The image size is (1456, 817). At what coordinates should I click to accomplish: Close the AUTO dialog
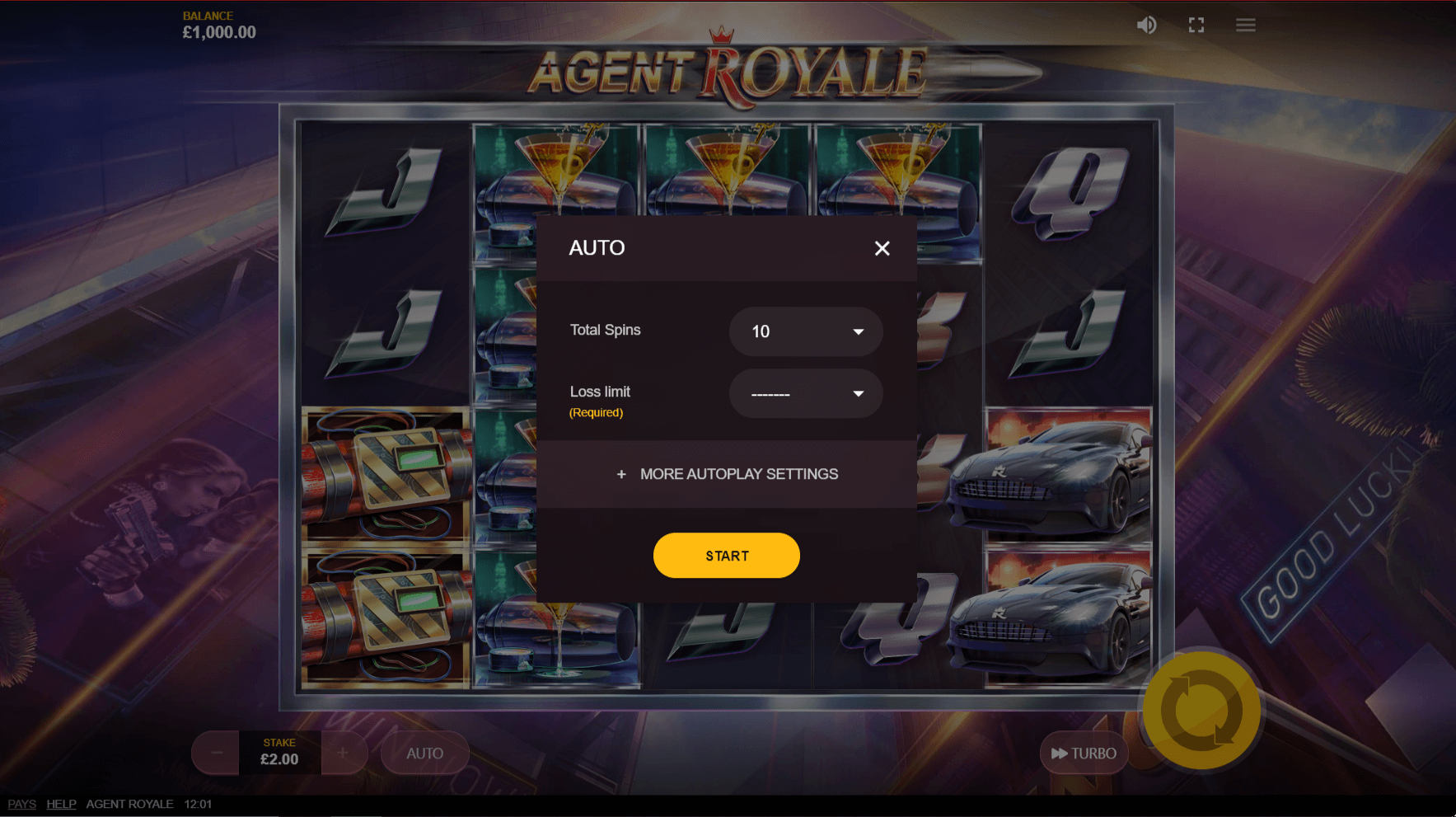882,248
